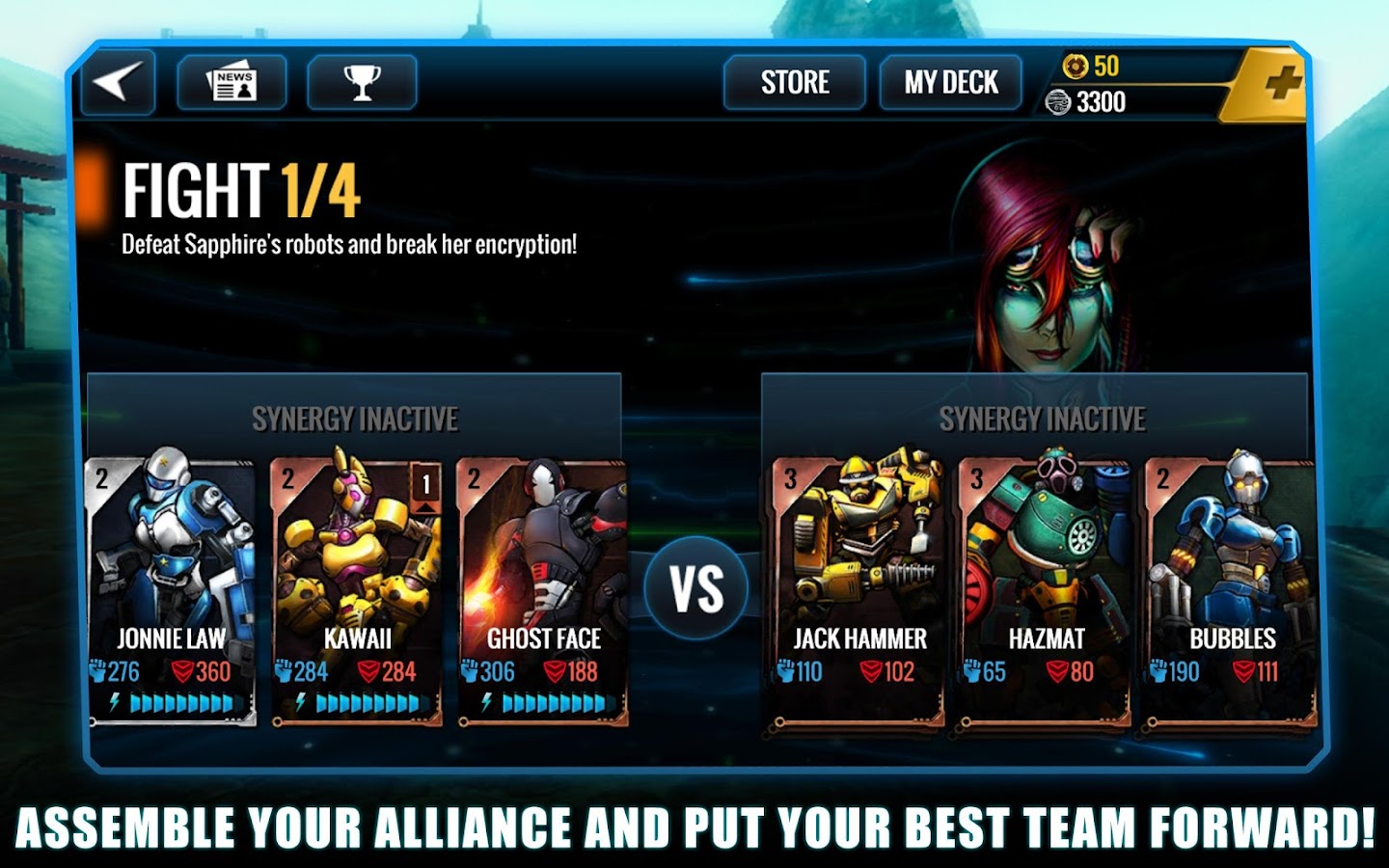1389x868 pixels.
Task: Toggle synergy for Sapphire's team
Action: click(x=1042, y=419)
